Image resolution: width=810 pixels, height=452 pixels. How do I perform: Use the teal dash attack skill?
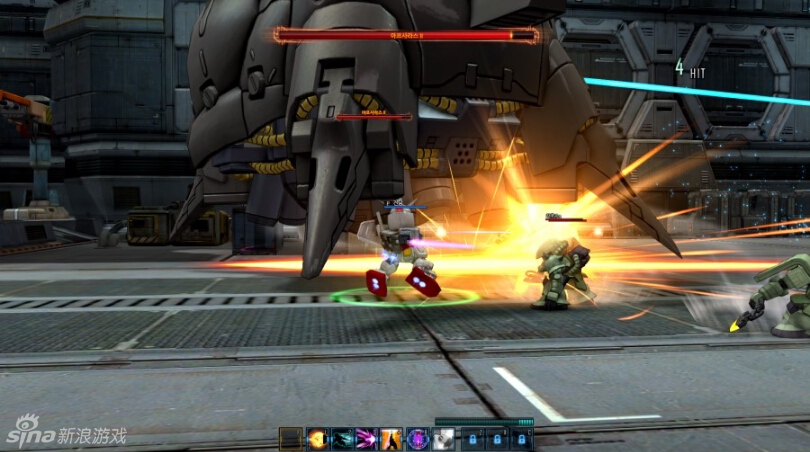click(x=342, y=439)
